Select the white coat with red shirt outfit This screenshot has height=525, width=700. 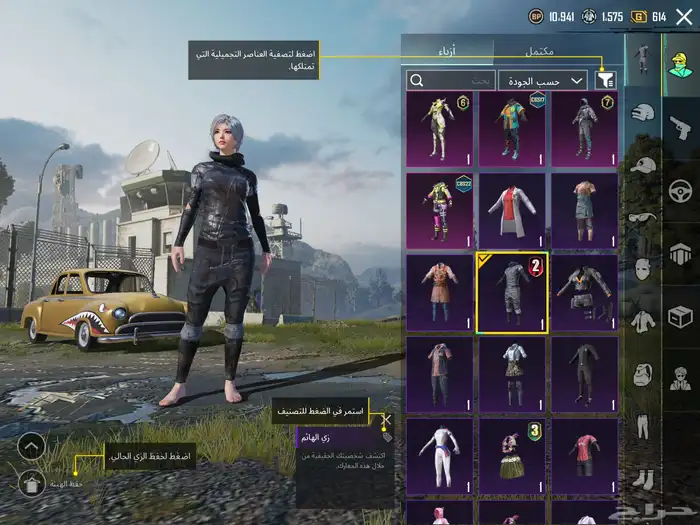pyautogui.click(x=511, y=210)
